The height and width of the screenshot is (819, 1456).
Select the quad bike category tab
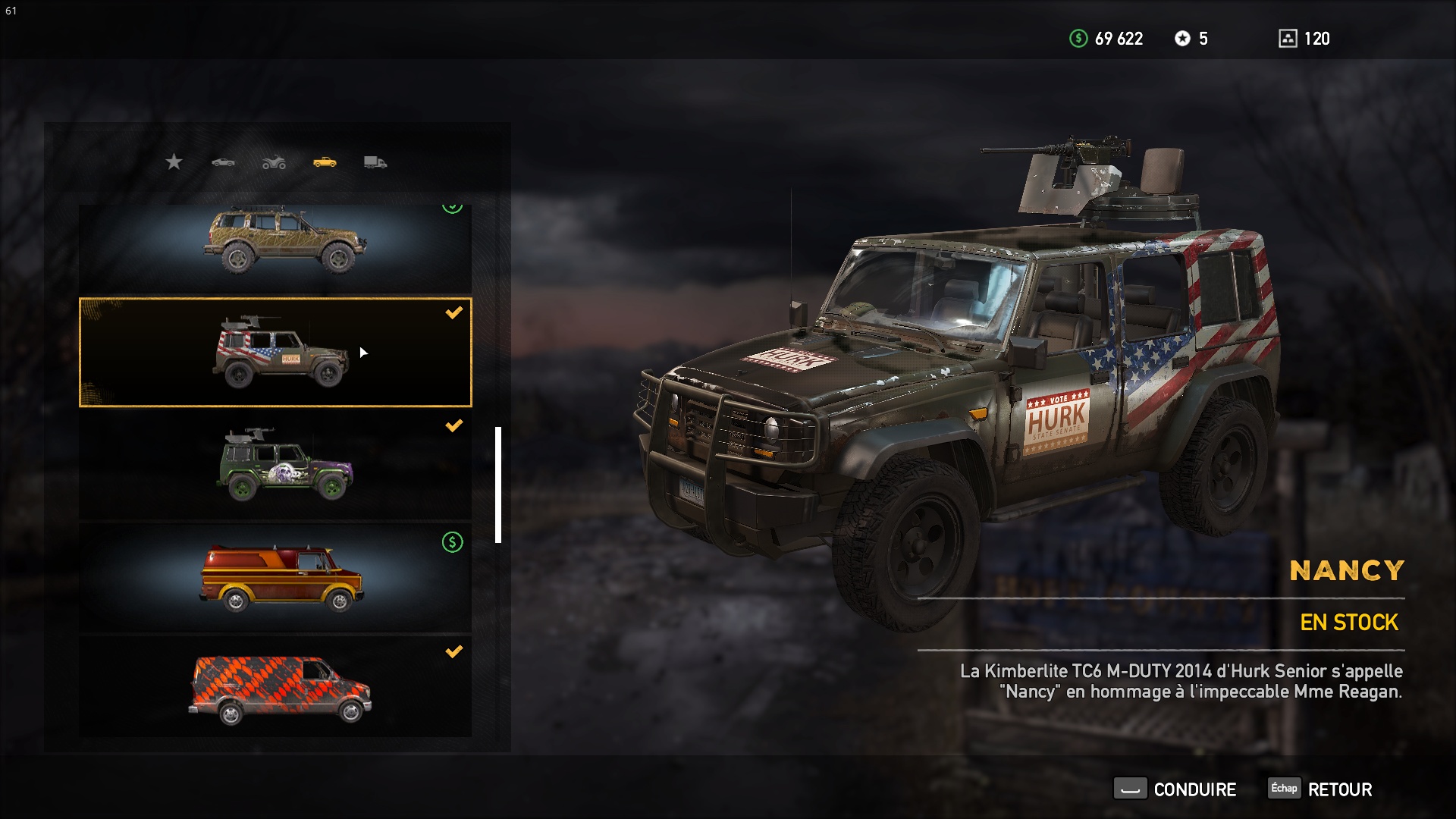[274, 162]
